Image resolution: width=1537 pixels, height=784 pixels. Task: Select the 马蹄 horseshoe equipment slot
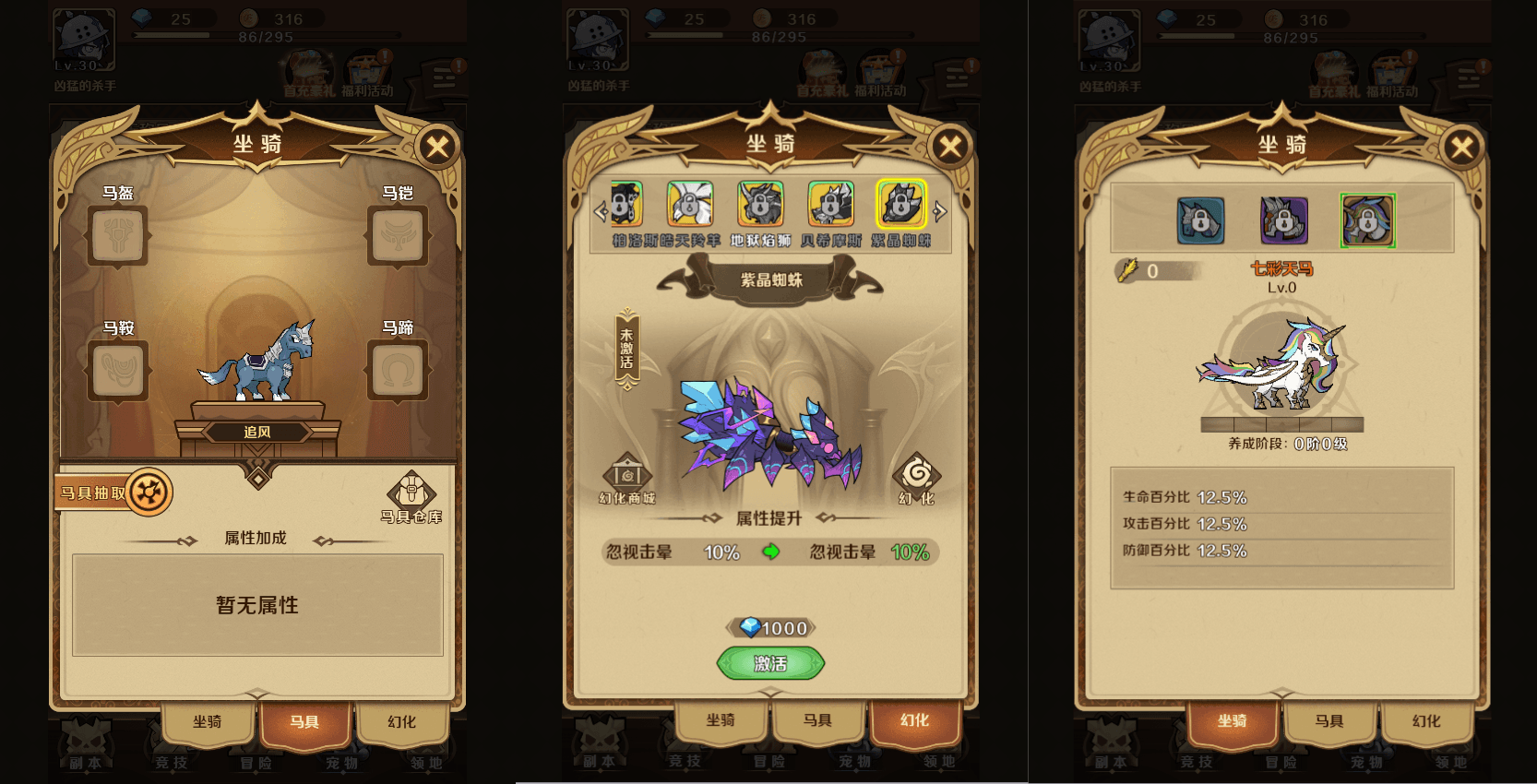pyautogui.click(x=397, y=372)
